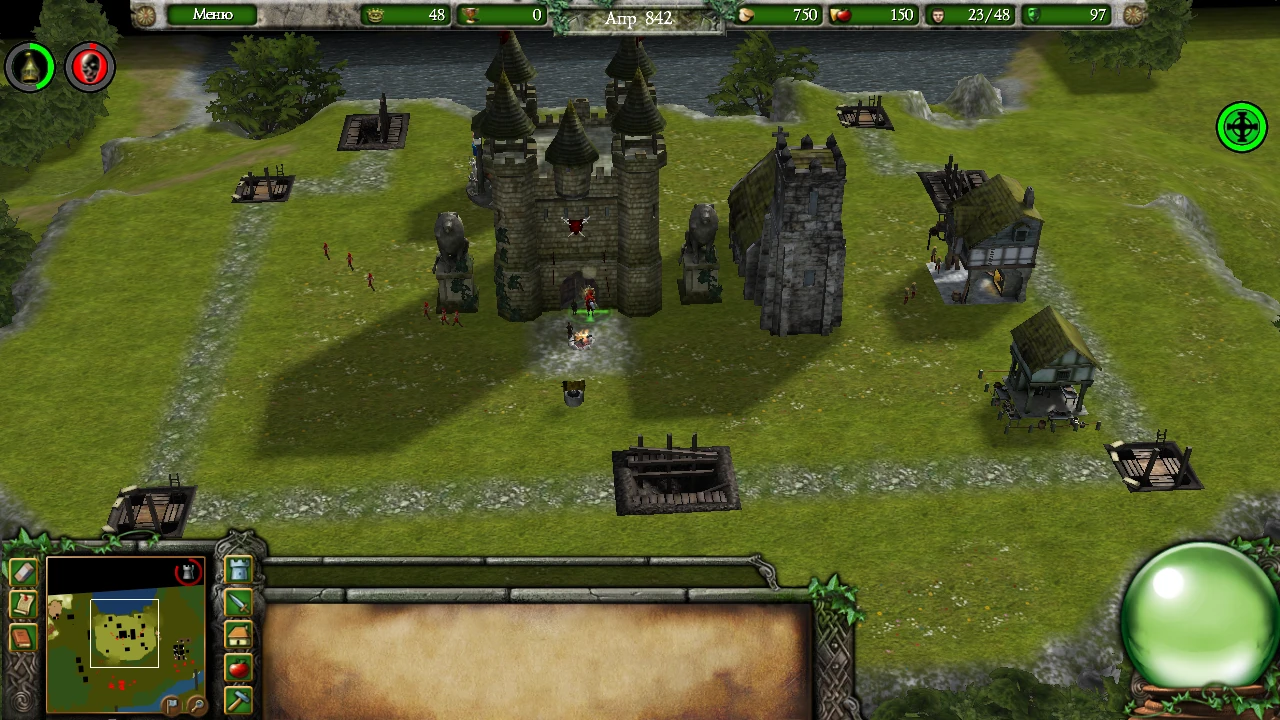Select the castle buildings tower icon
The image size is (1280, 720).
[x=239, y=571]
